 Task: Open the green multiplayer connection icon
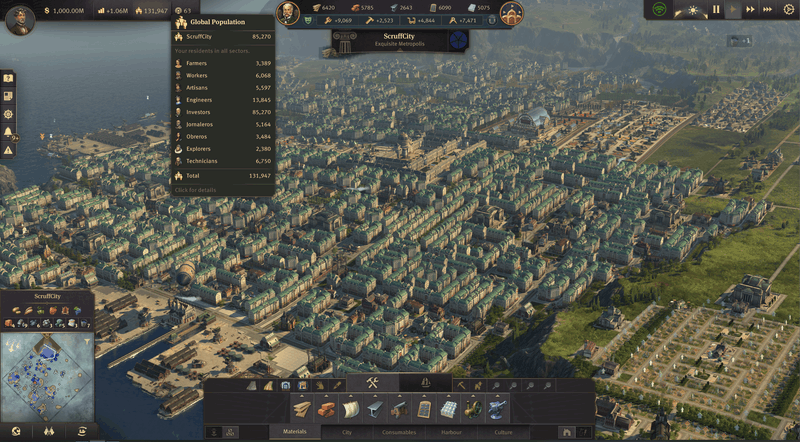660,9
